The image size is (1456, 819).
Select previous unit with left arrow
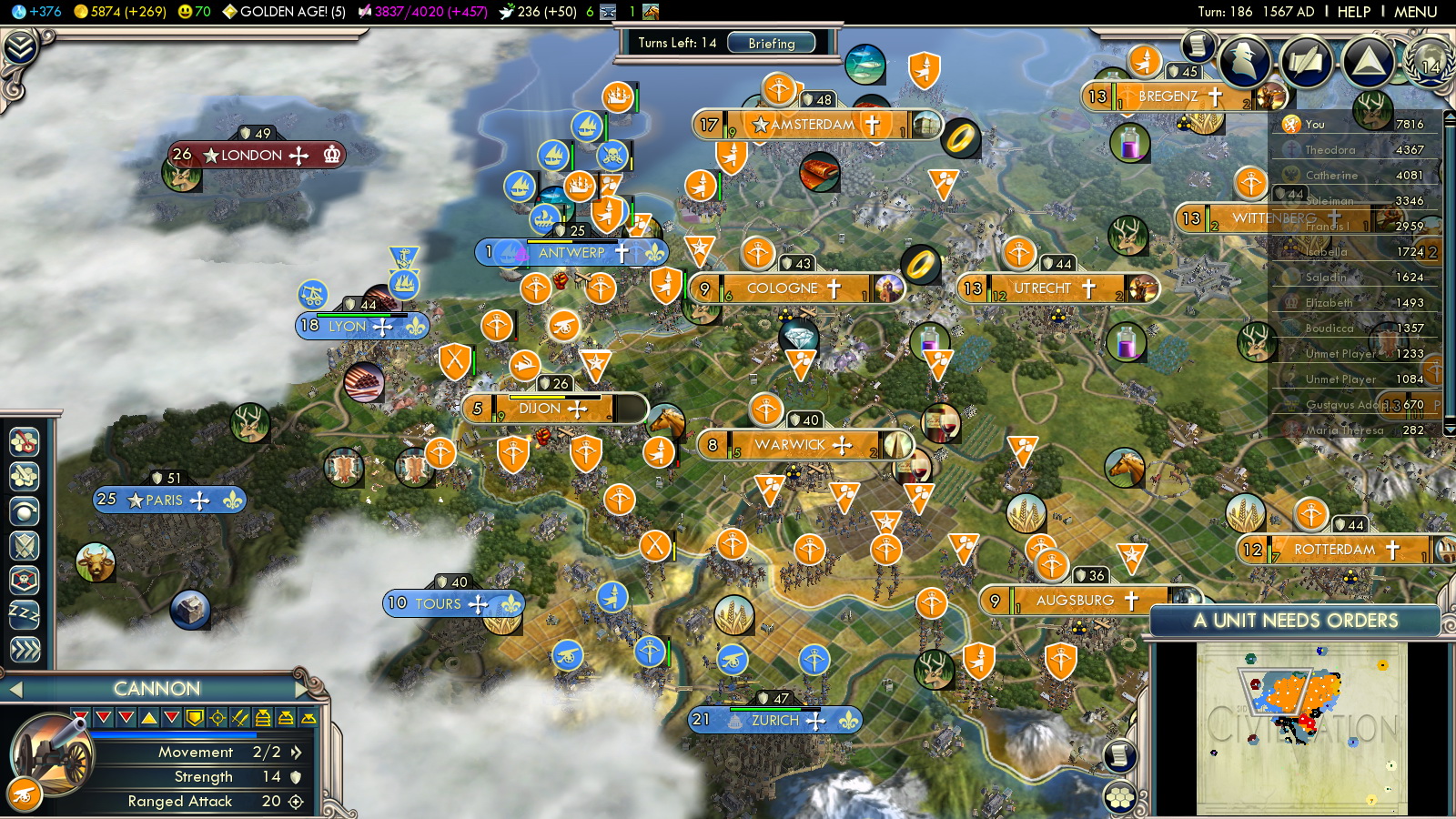click(15, 689)
